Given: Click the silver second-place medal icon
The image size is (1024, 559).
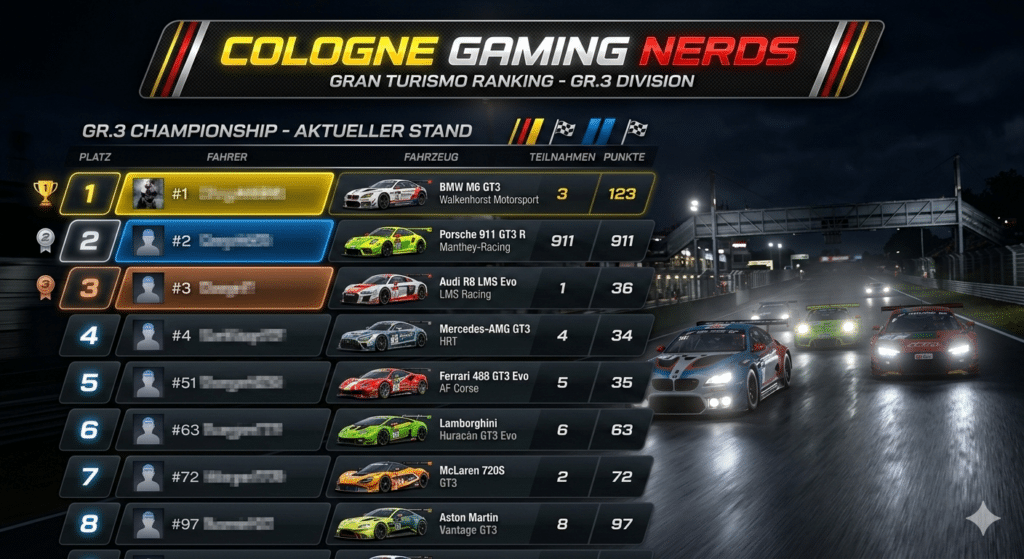Looking at the screenshot, I should pos(44,240).
